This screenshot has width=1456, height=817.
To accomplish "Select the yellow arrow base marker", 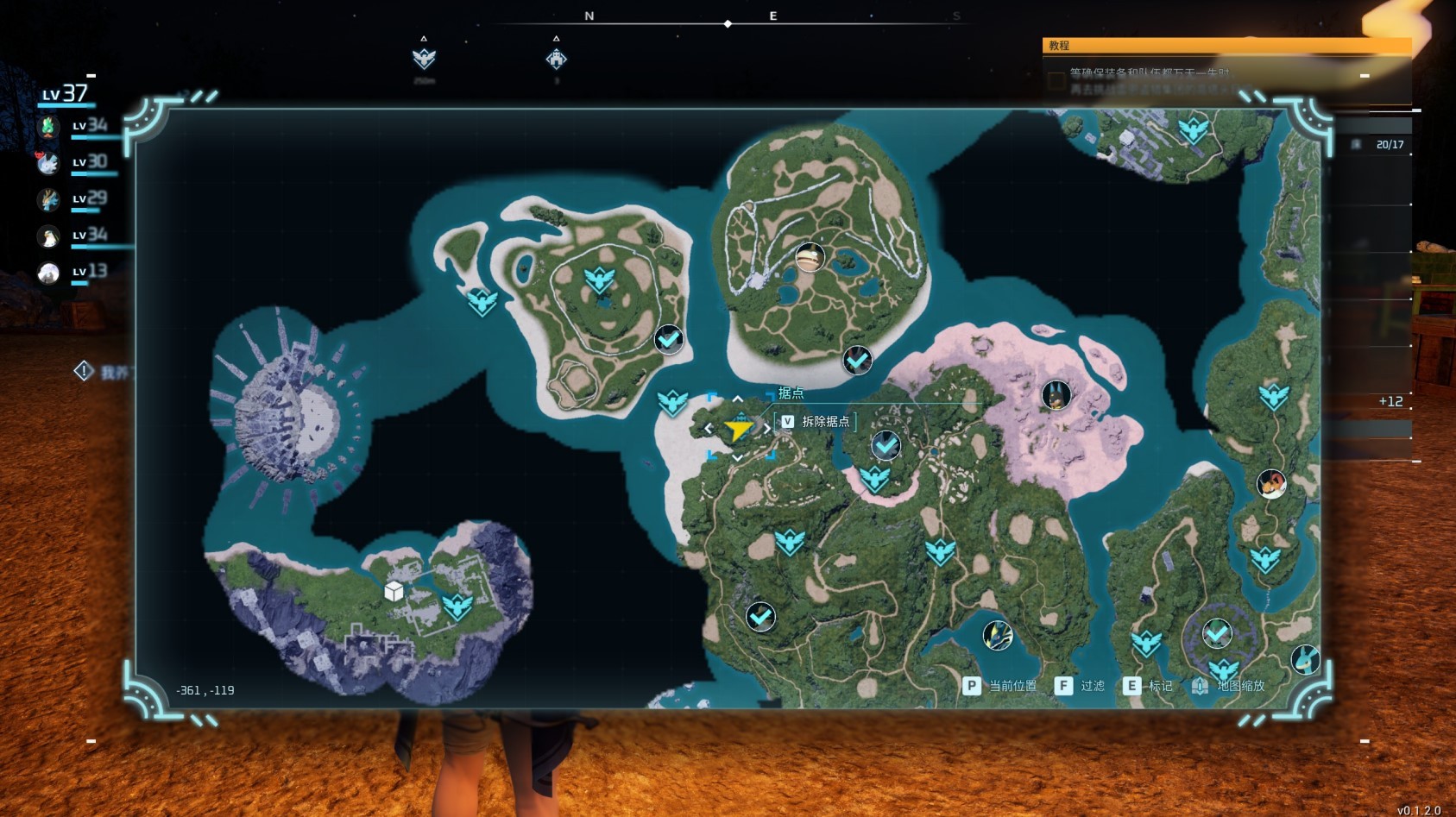I will (x=738, y=429).
